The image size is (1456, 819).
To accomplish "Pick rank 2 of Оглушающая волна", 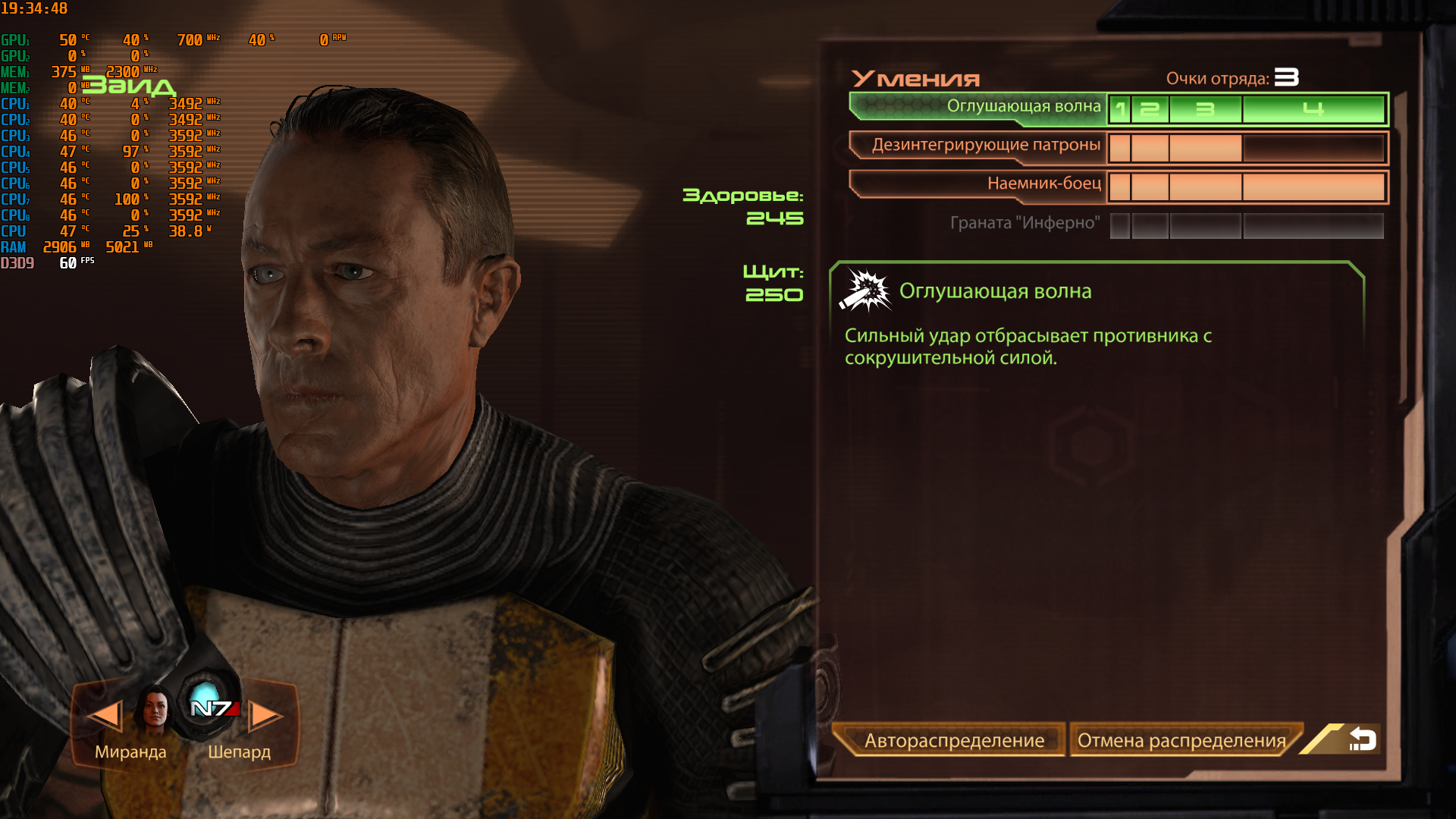I will pos(1150,110).
